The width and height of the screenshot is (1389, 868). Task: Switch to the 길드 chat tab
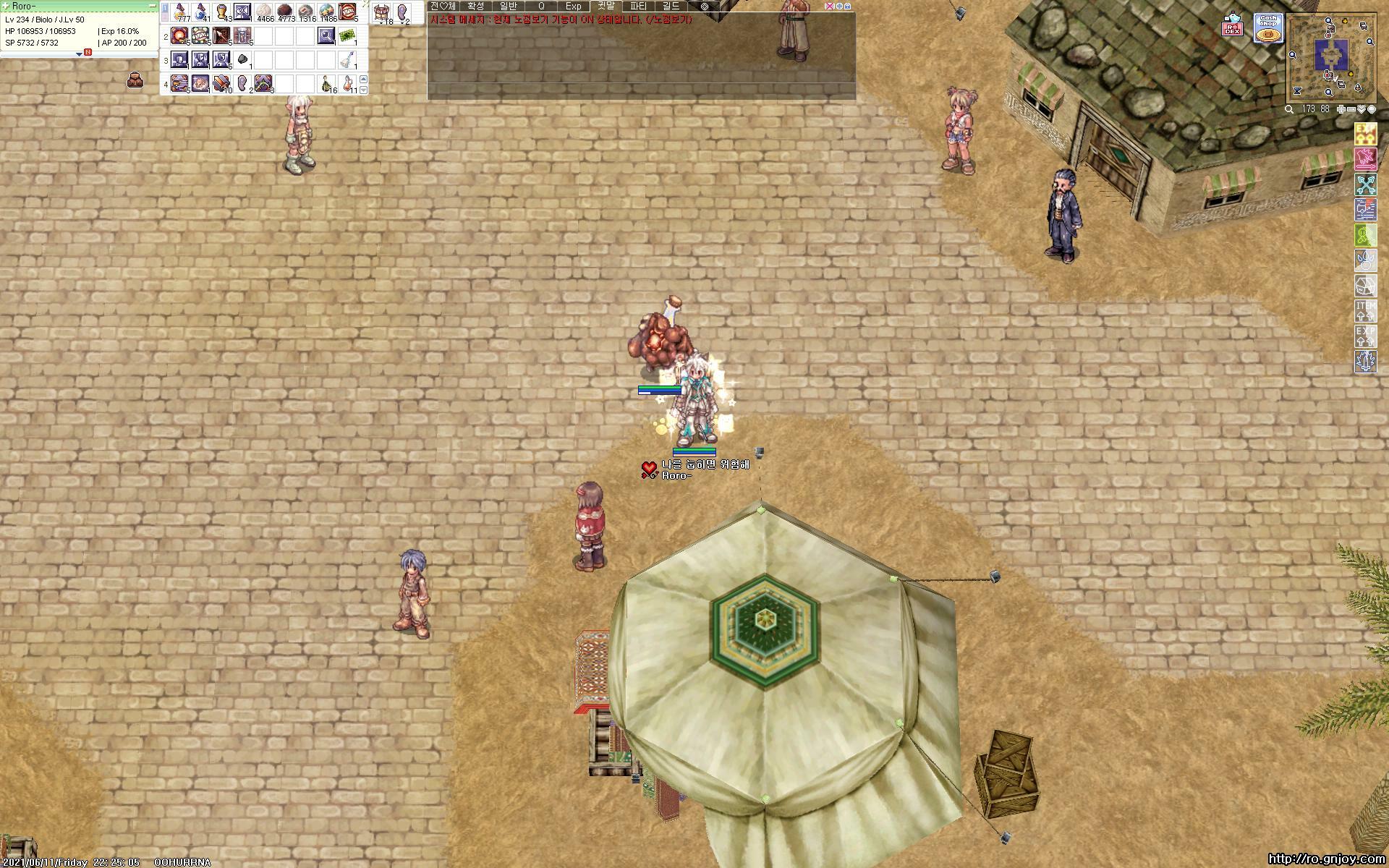pos(671,6)
